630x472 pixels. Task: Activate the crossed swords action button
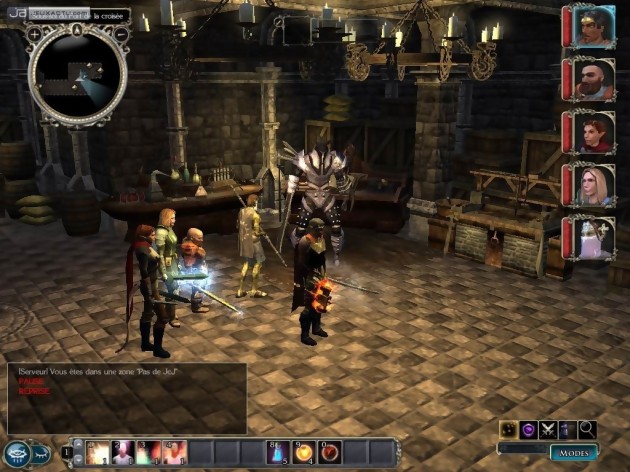[548, 430]
